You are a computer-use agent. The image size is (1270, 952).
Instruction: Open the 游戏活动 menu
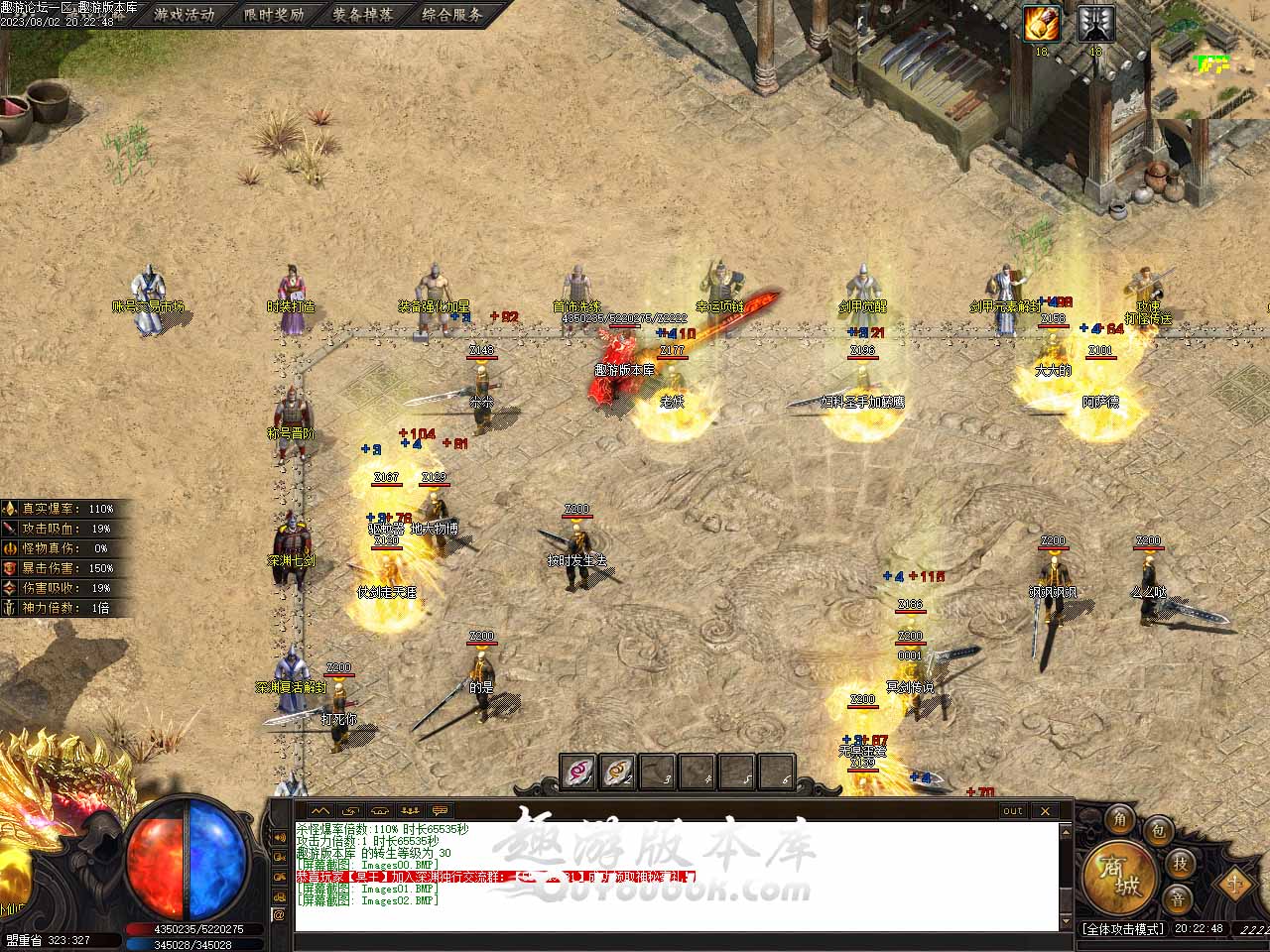point(184,15)
